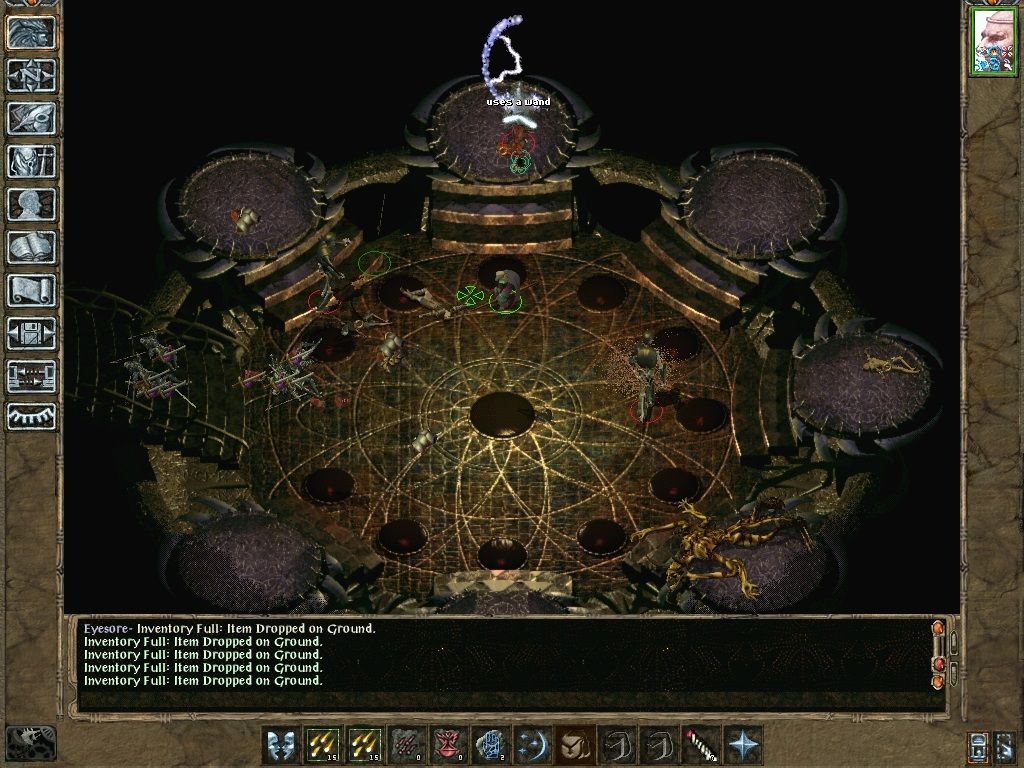Open the inventory screen
Screen dimensions: 1024x768
32,161
